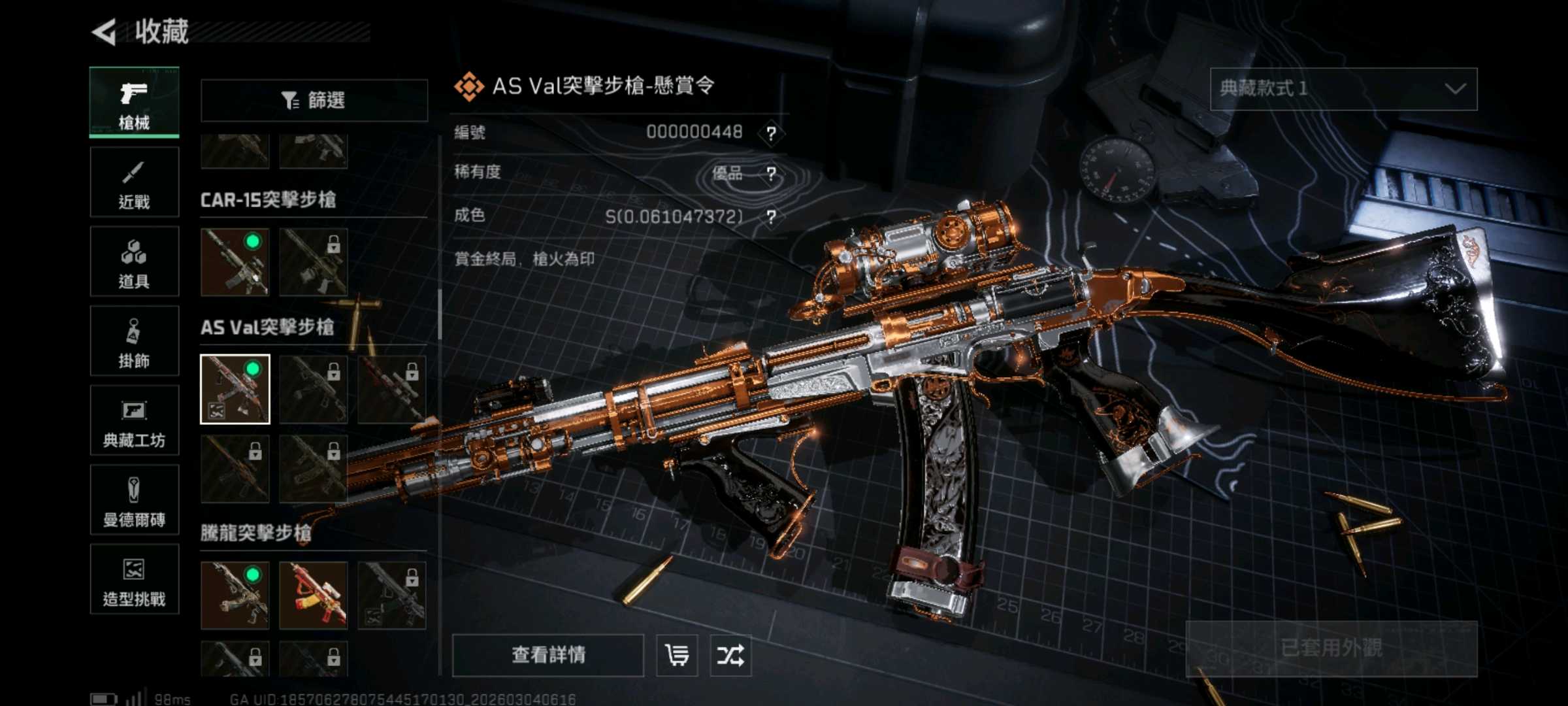Select the 道具 items category

point(134,261)
